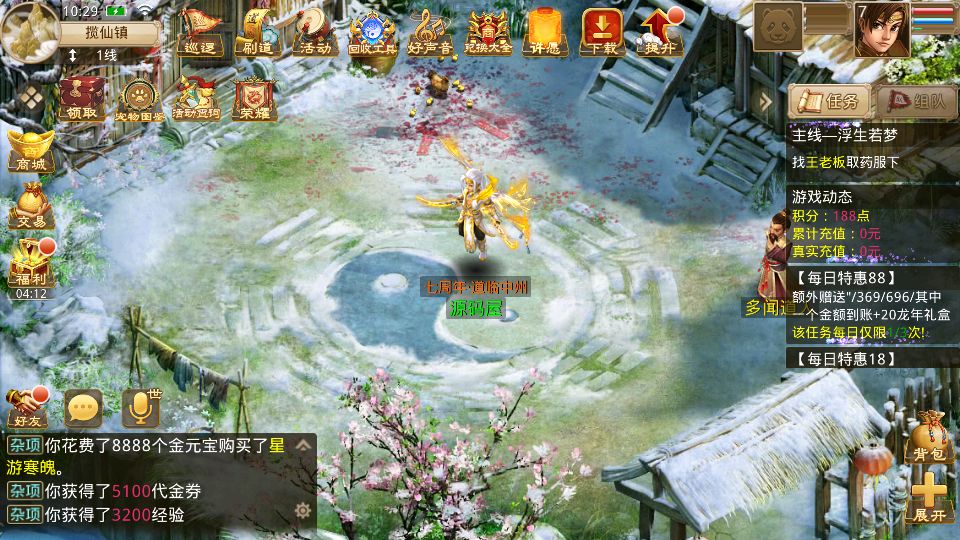This screenshot has height=540, width=960.
Task: Activate the world voice microphone button
Action: tap(141, 408)
